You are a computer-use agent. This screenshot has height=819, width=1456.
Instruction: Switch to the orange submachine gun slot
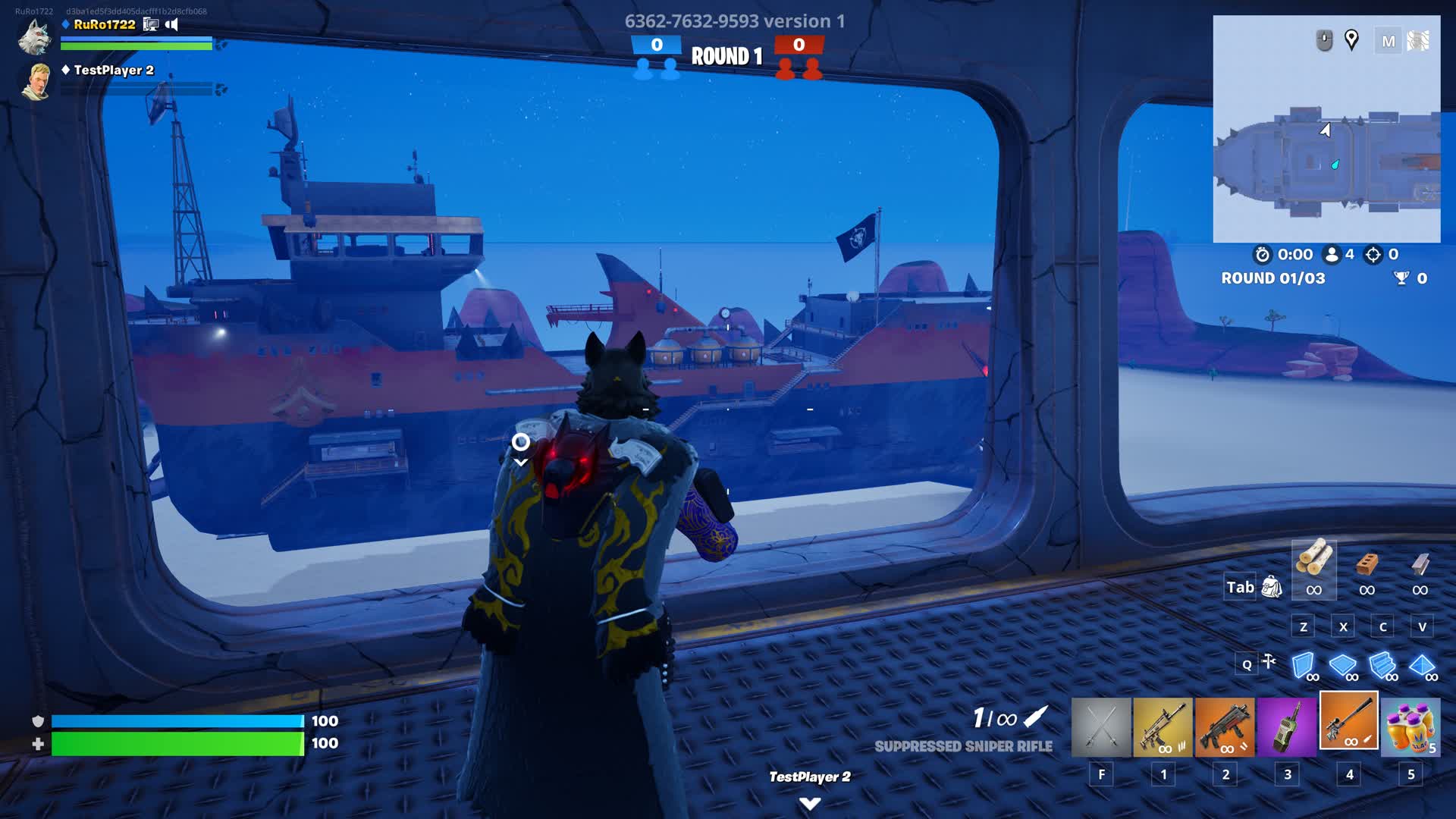tap(1225, 726)
